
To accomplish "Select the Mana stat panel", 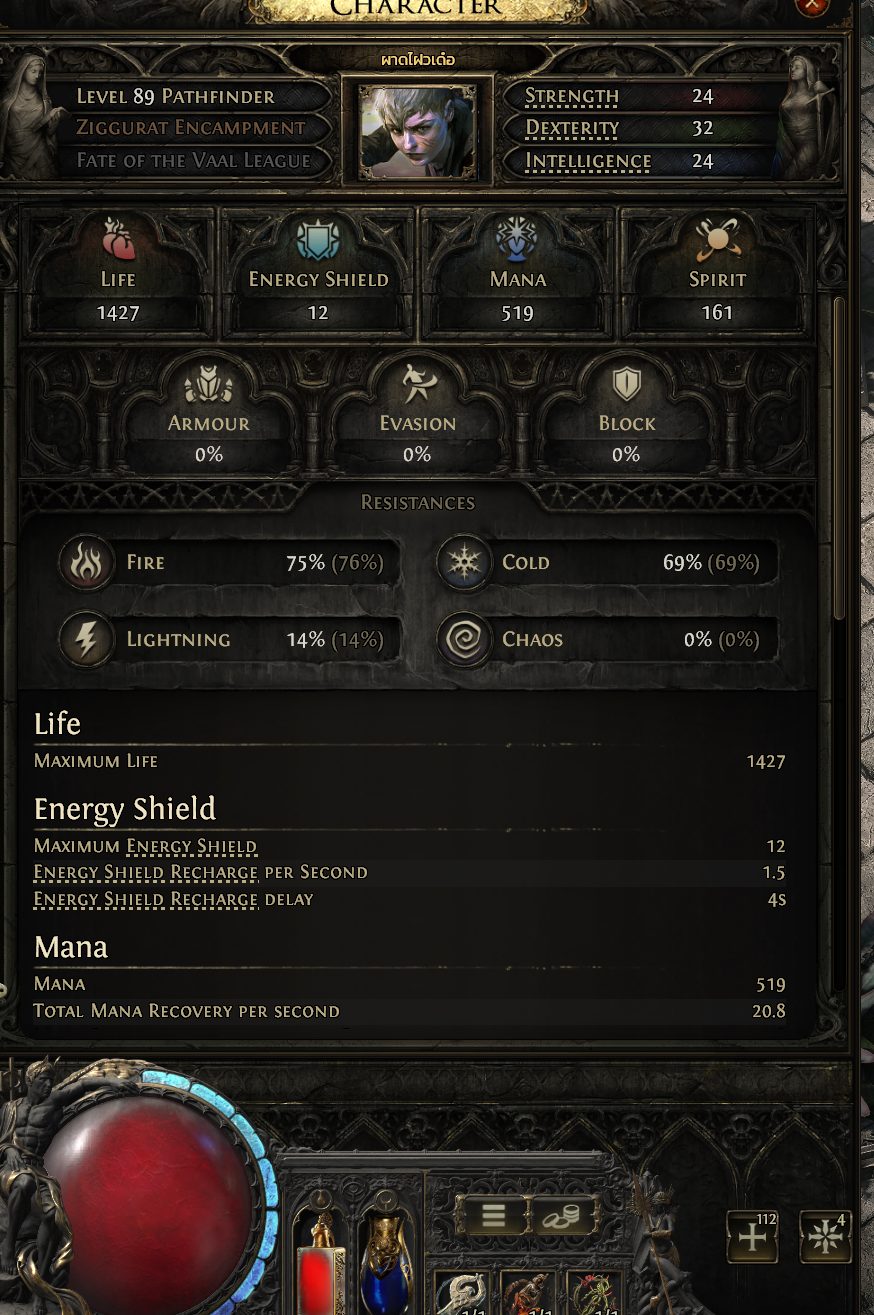I will pyautogui.click(x=518, y=272).
